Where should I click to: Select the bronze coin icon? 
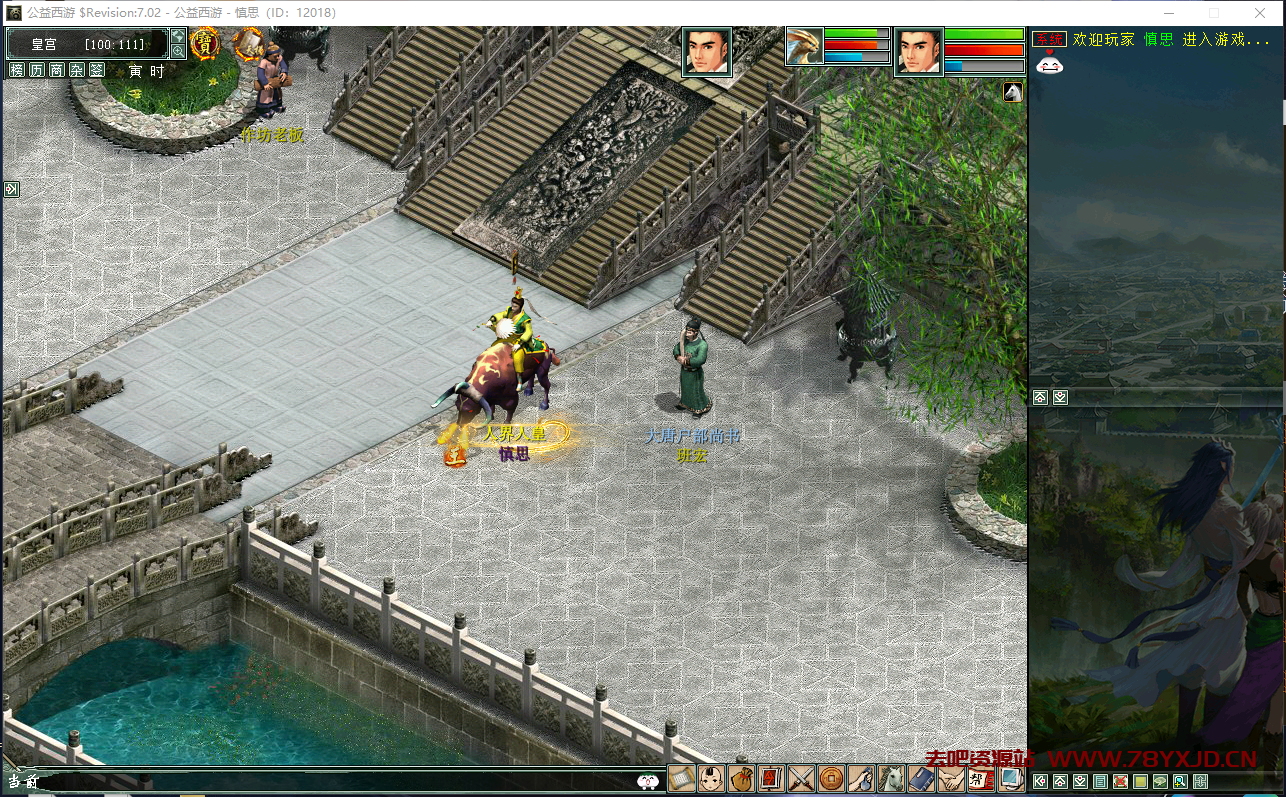tap(831, 778)
